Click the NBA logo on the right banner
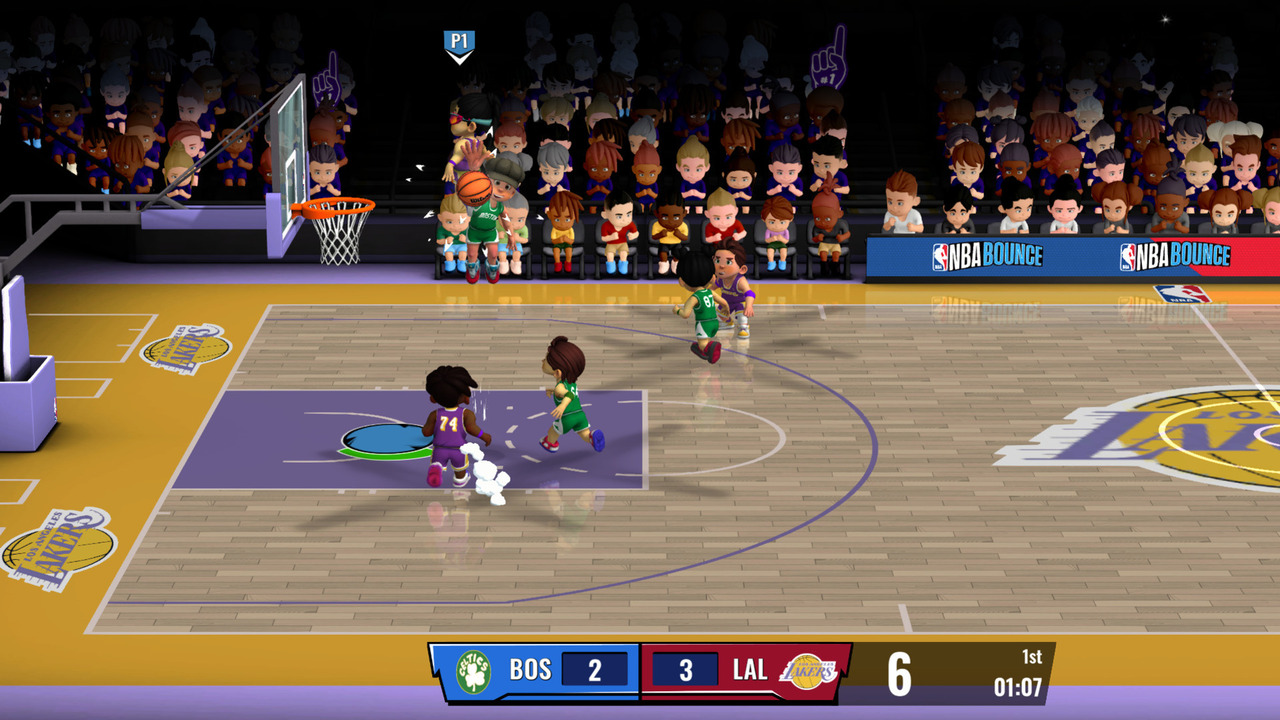Viewport: 1280px width, 720px height. [x=1126, y=255]
